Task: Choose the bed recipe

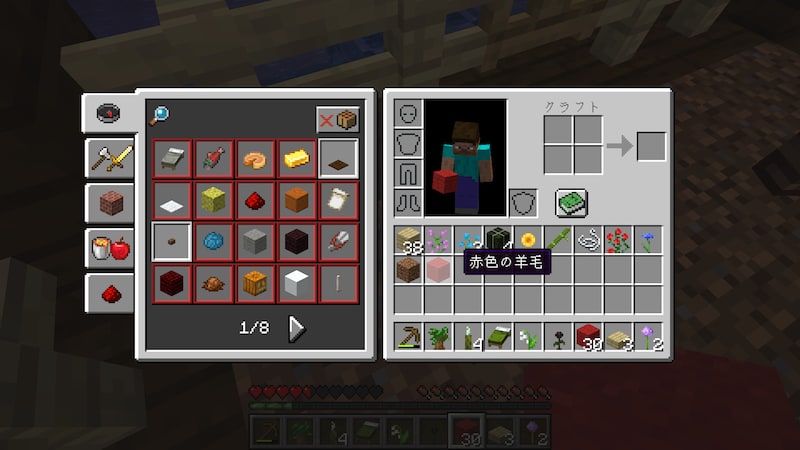Action: [x=173, y=158]
